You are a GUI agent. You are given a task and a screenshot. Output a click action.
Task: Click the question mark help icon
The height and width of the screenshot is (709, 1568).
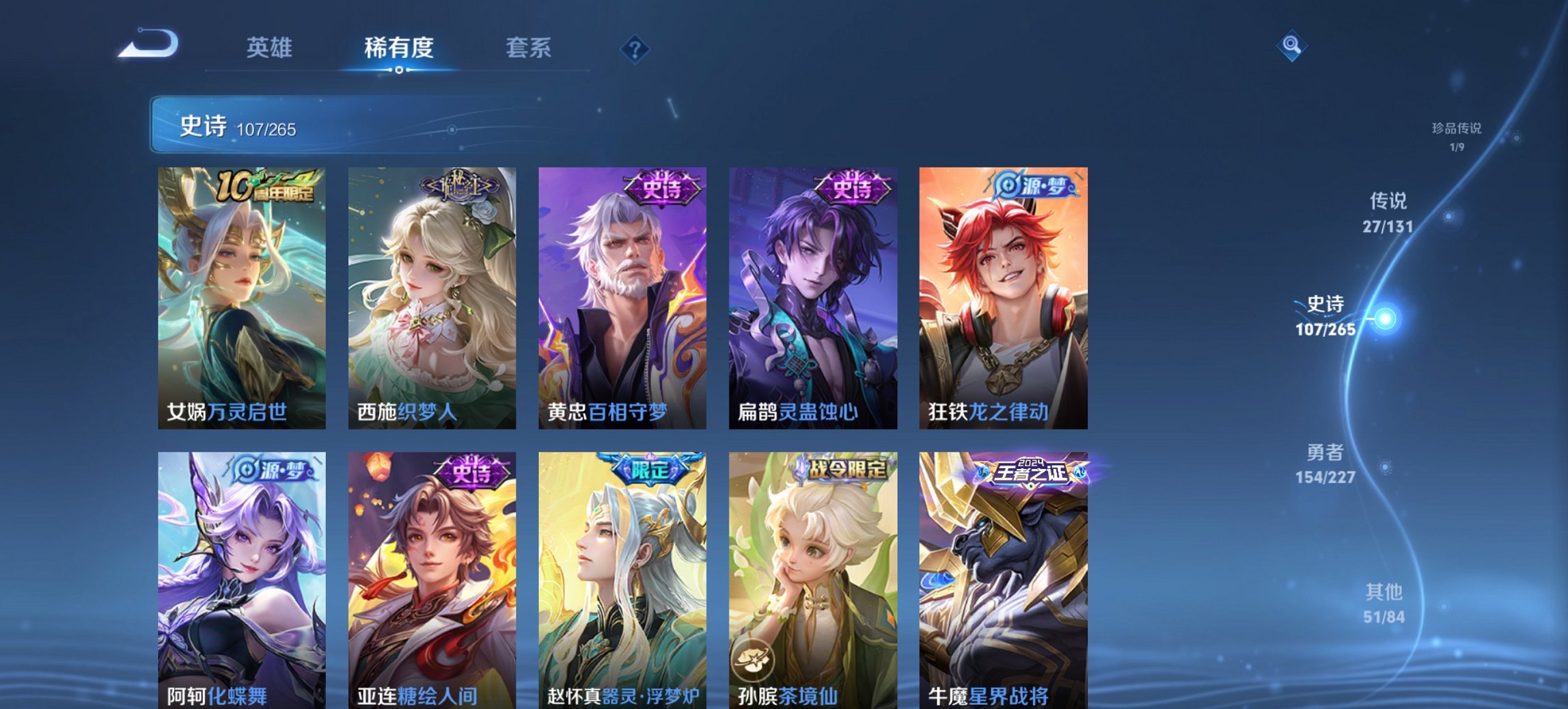coord(635,49)
